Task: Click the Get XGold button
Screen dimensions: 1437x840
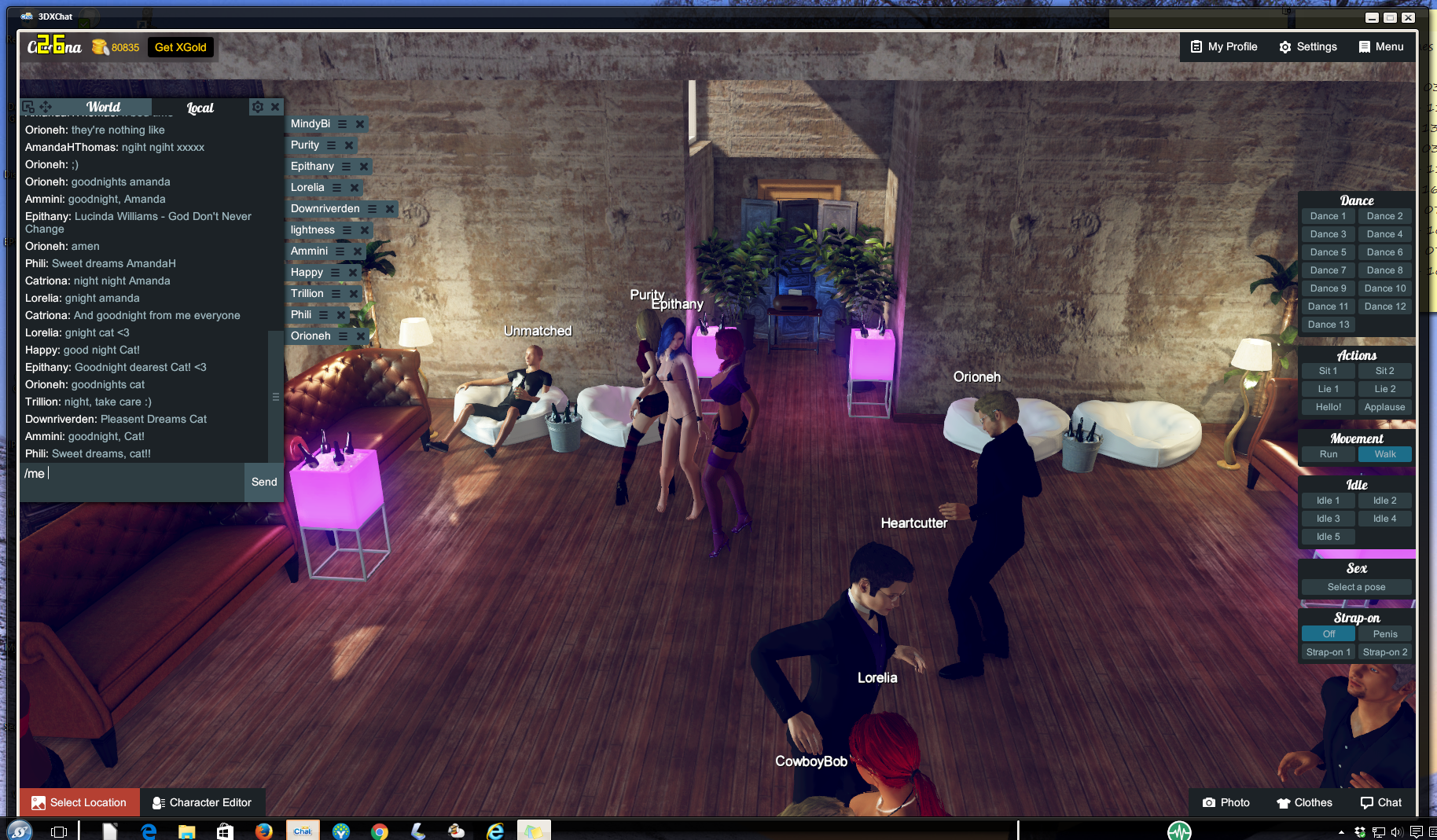Action: point(181,47)
